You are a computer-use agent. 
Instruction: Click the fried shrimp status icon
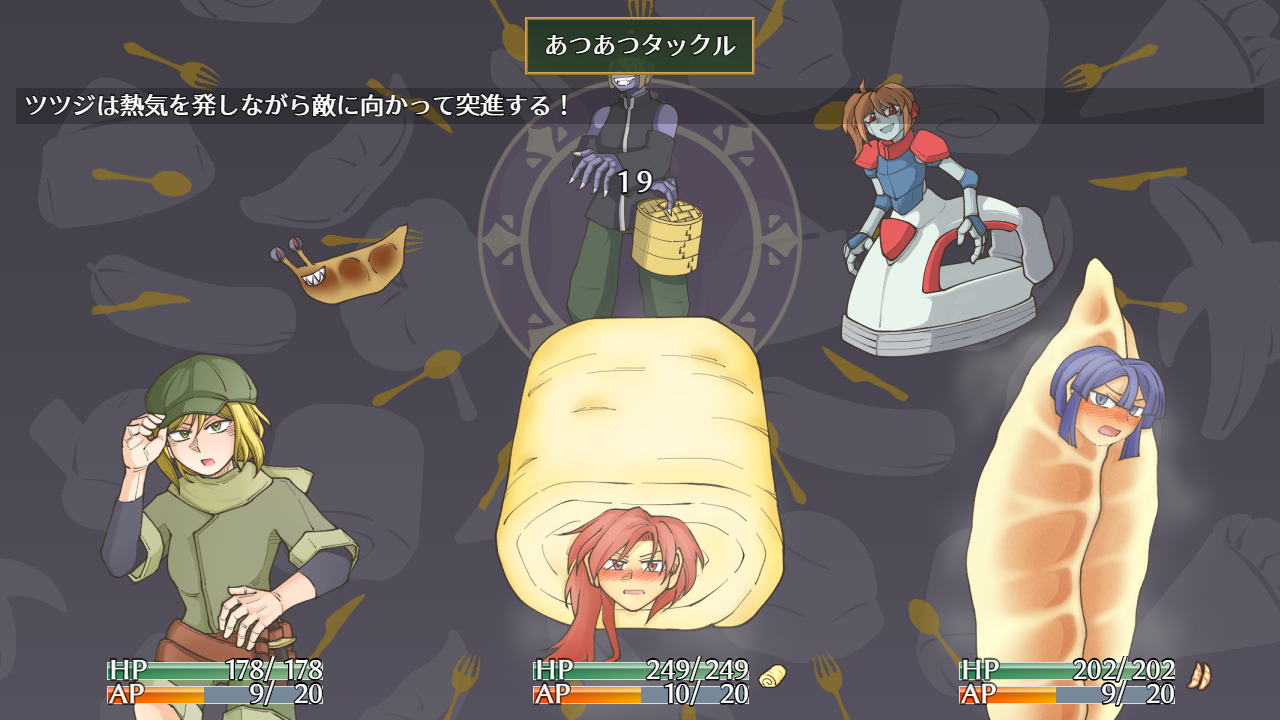click(1199, 676)
